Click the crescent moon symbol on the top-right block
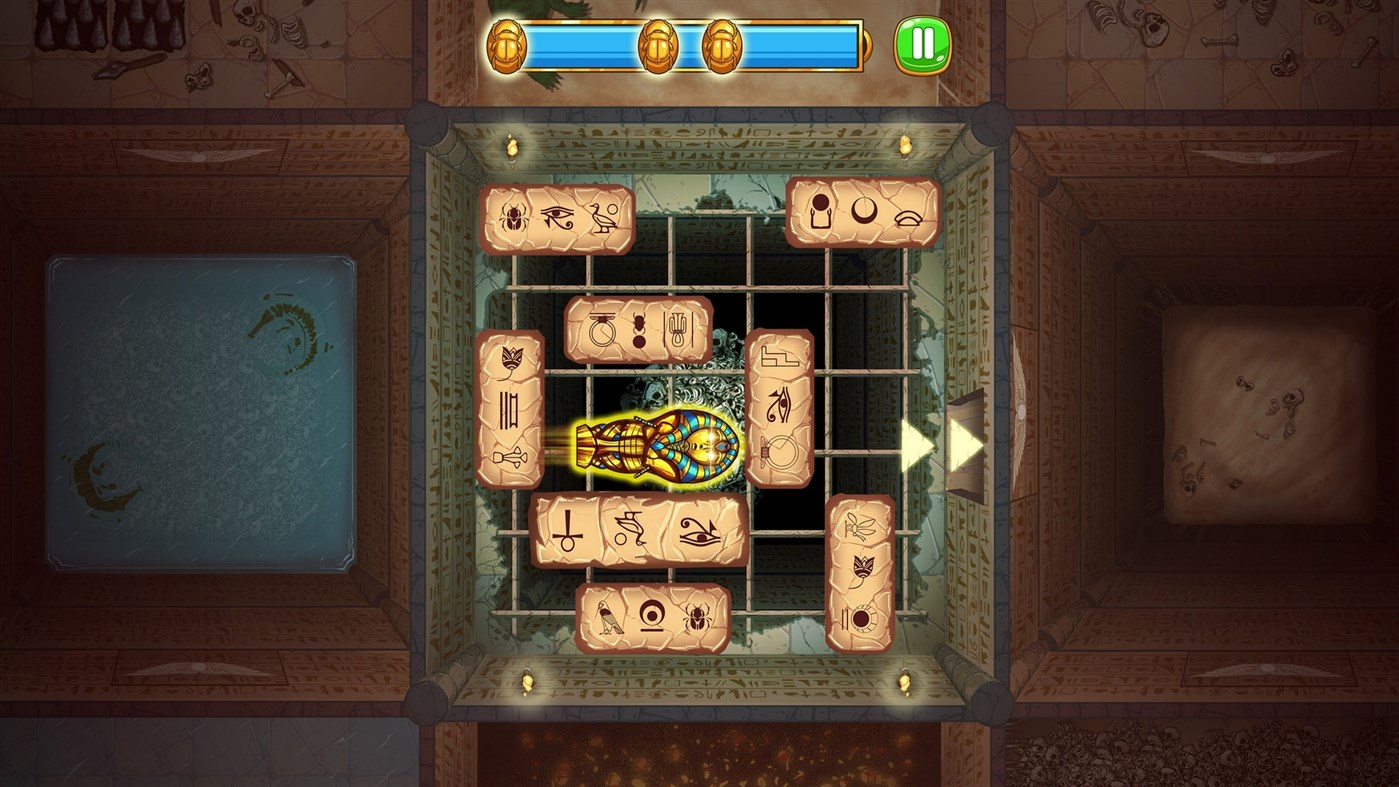Image resolution: width=1399 pixels, height=787 pixels. click(x=864, y=212)
